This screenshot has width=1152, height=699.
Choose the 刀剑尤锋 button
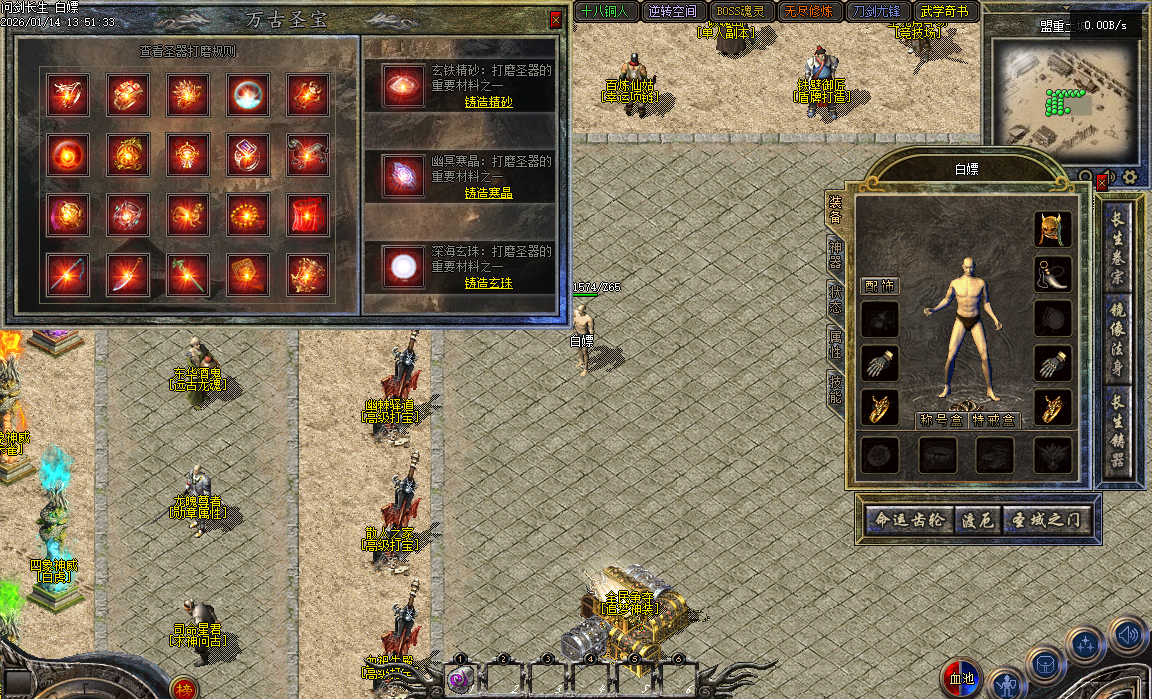coord(877,12)
